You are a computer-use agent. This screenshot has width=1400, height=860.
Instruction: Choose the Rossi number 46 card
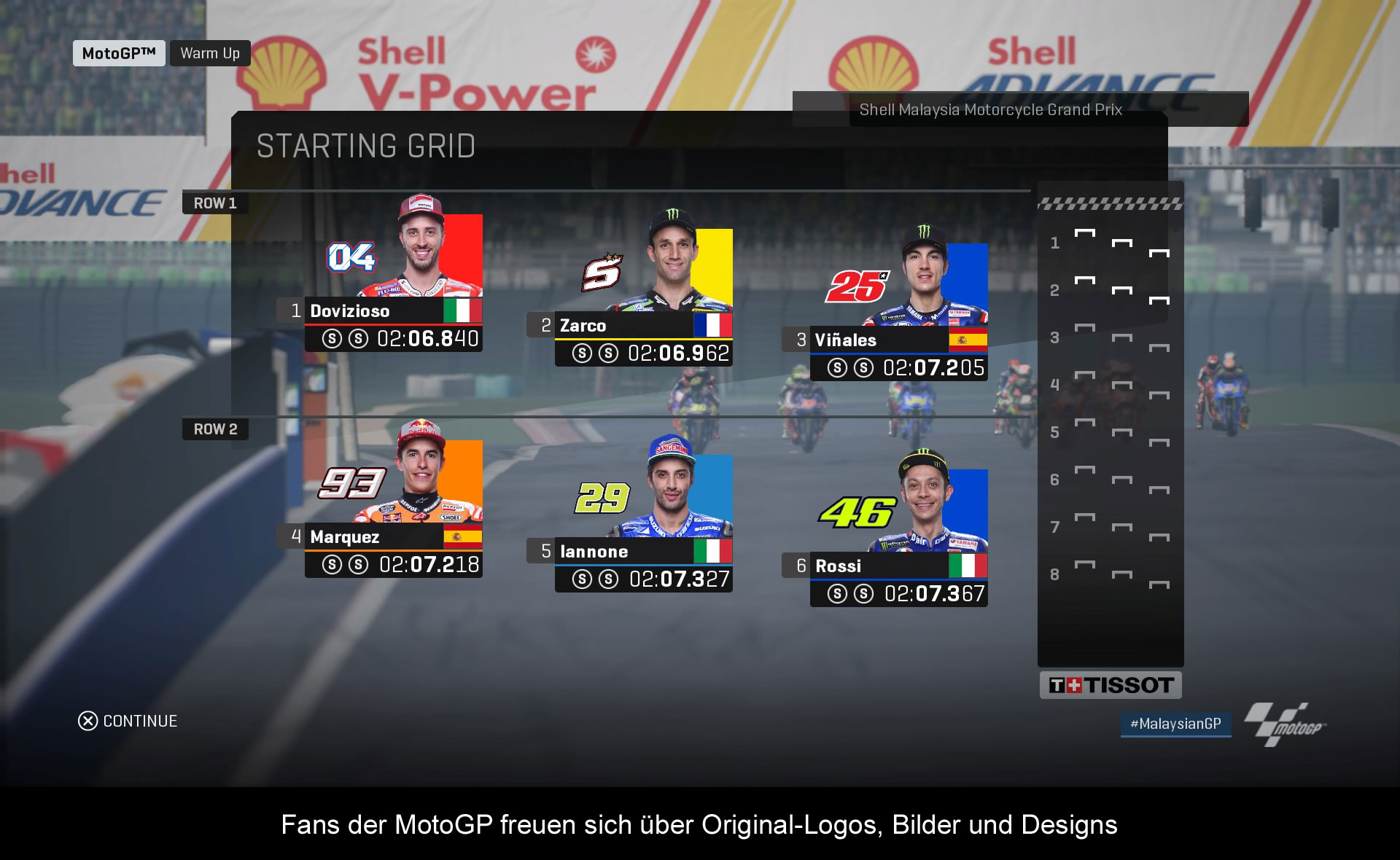coord(898,566)
